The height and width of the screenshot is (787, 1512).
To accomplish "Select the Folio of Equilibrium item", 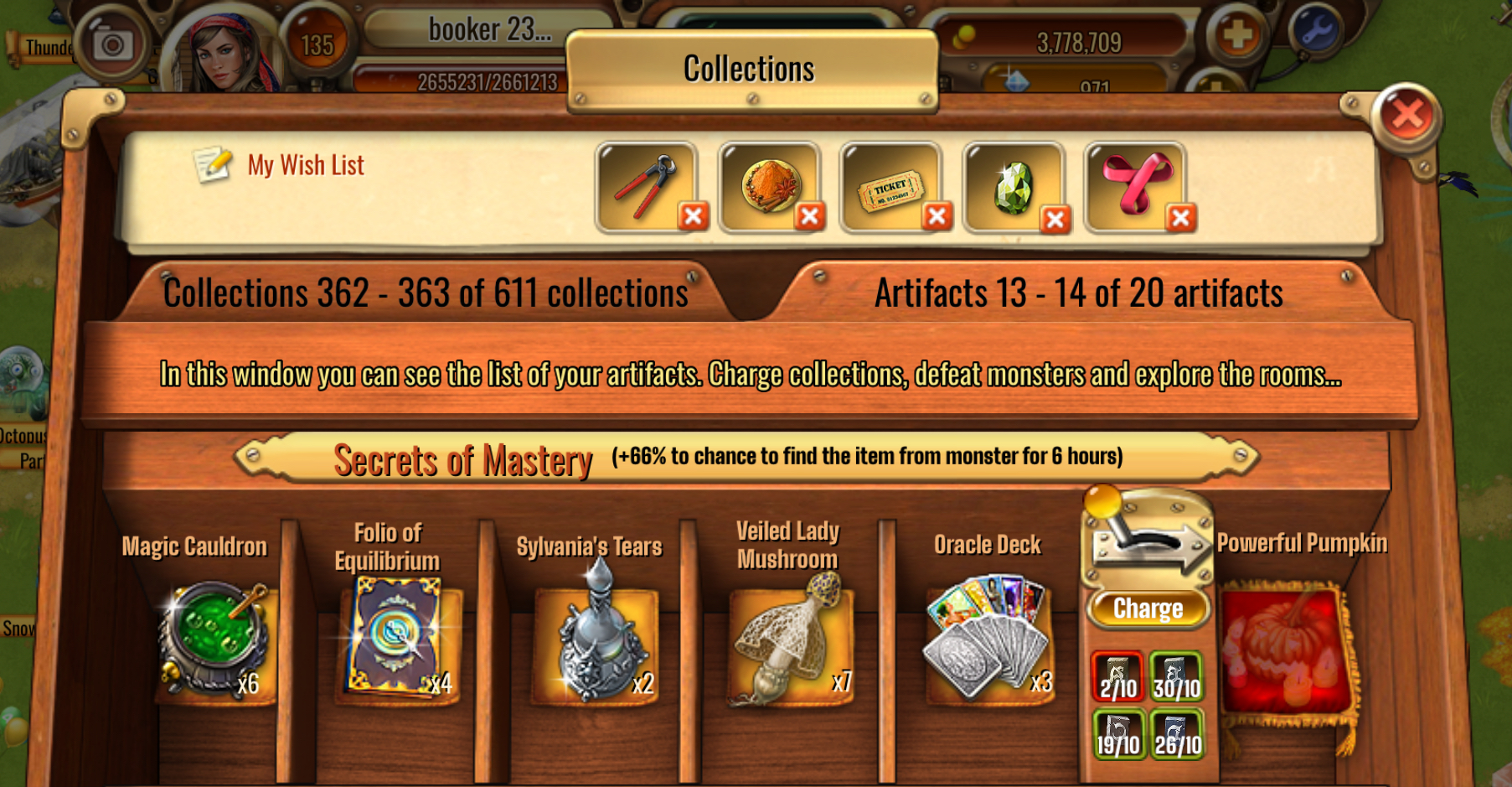I will click(394, 639).
